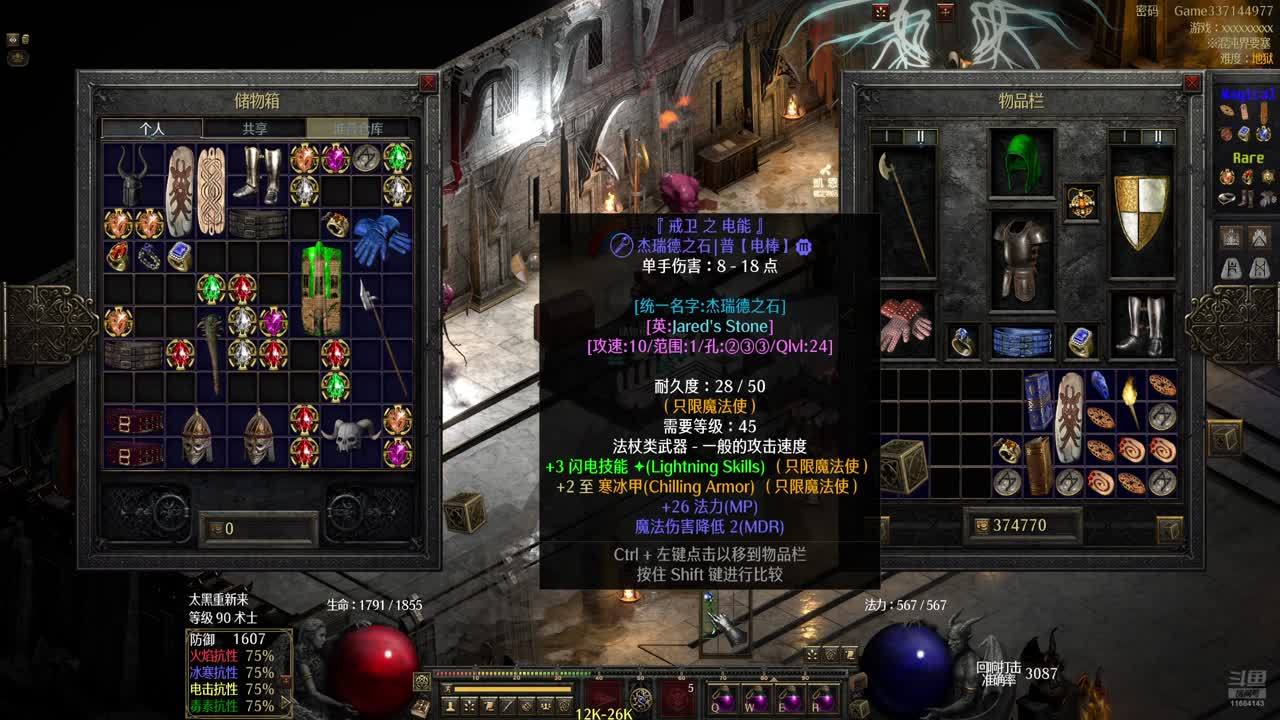Image resolution: width=1280 pixels, height=720 pixels.
Task: Pick up the blue gloves in stash
Action: (x=381, y=239)
